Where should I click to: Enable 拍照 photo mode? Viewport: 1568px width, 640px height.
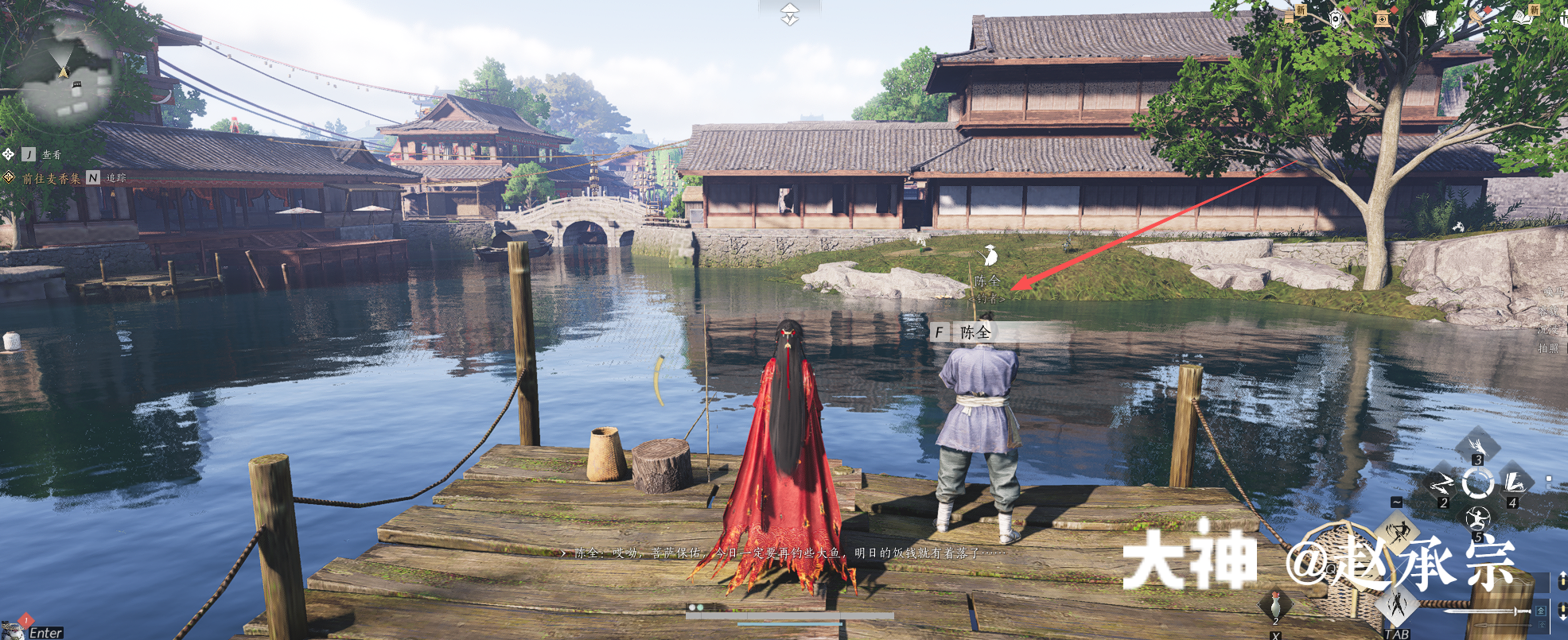point(1548,347)
